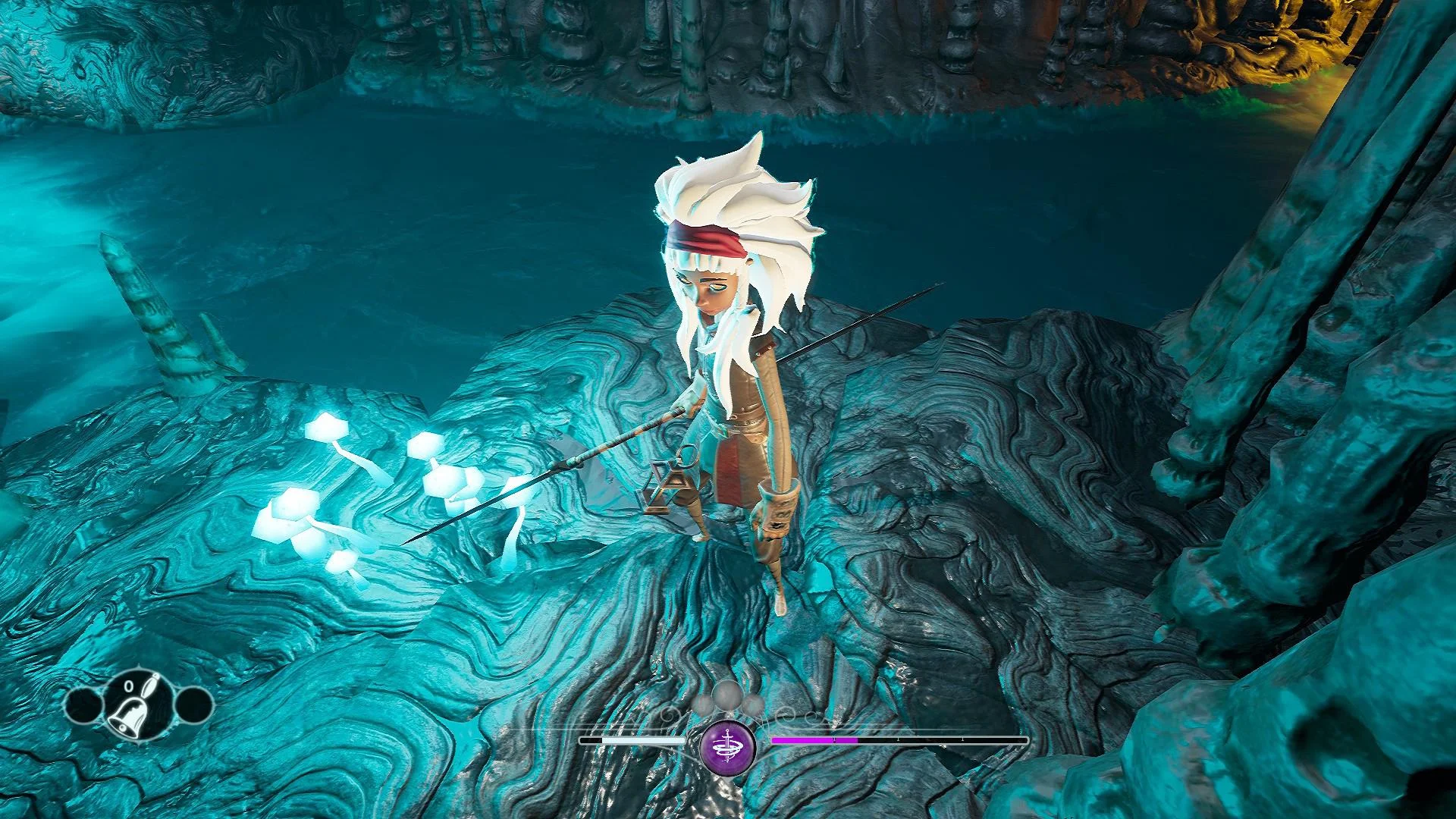Click the left empty ability slot circle

tap(83, 705)
